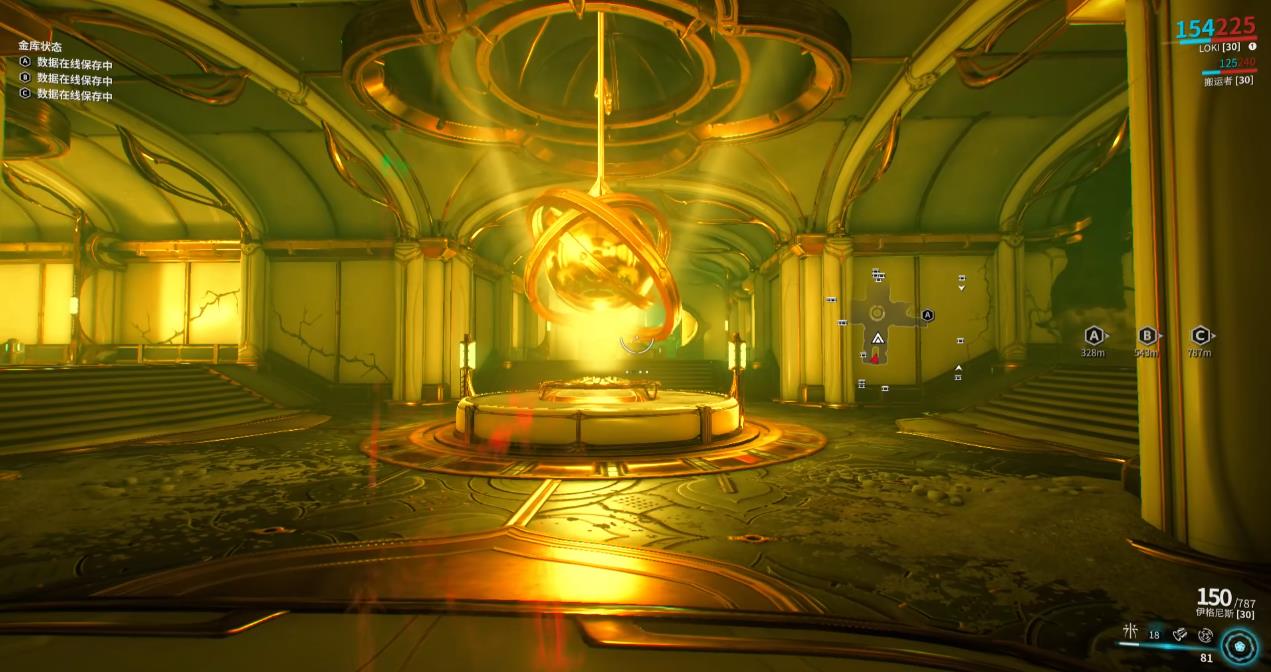This screenshot has width=1271, height=672.
Task: Use Loki's Switch Teleport ability icon
Action: 1181,634
